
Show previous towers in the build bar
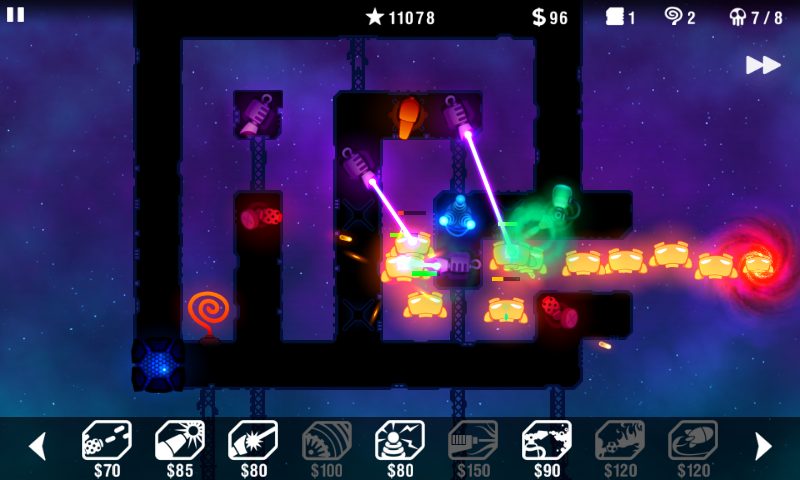click(x=37, y=446)
